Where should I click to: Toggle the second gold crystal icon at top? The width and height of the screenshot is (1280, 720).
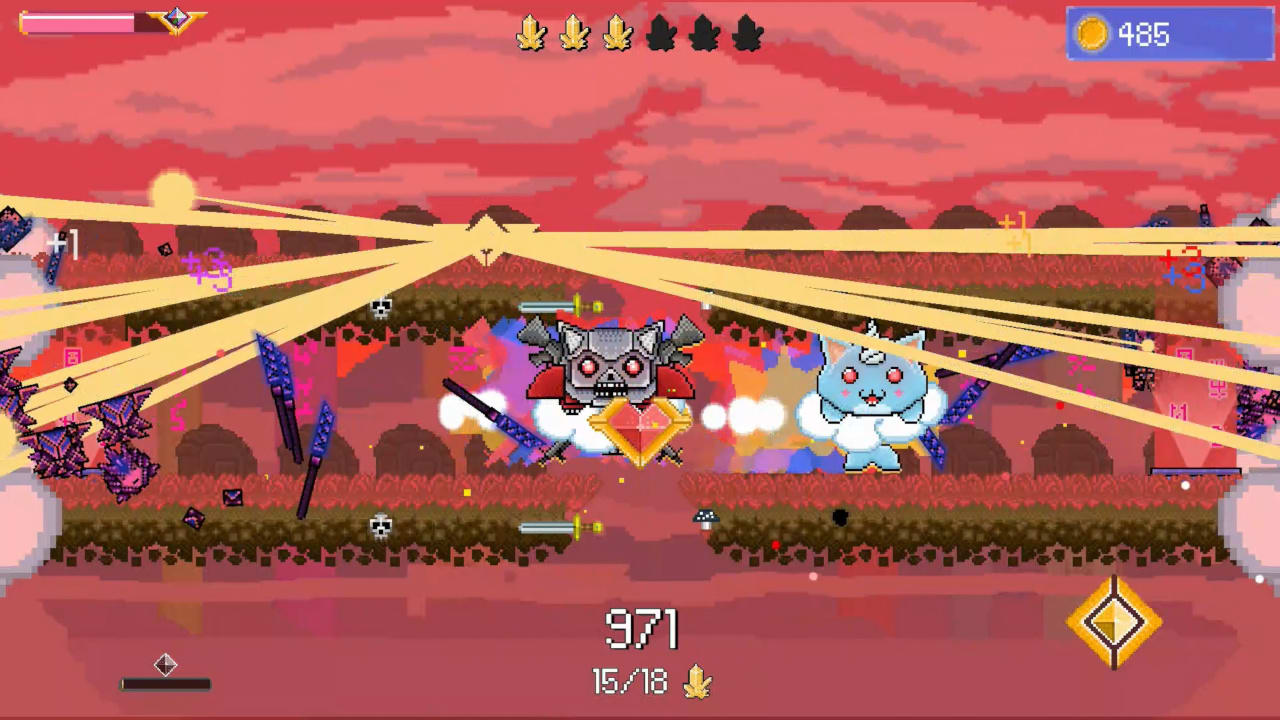click(575, 33)
